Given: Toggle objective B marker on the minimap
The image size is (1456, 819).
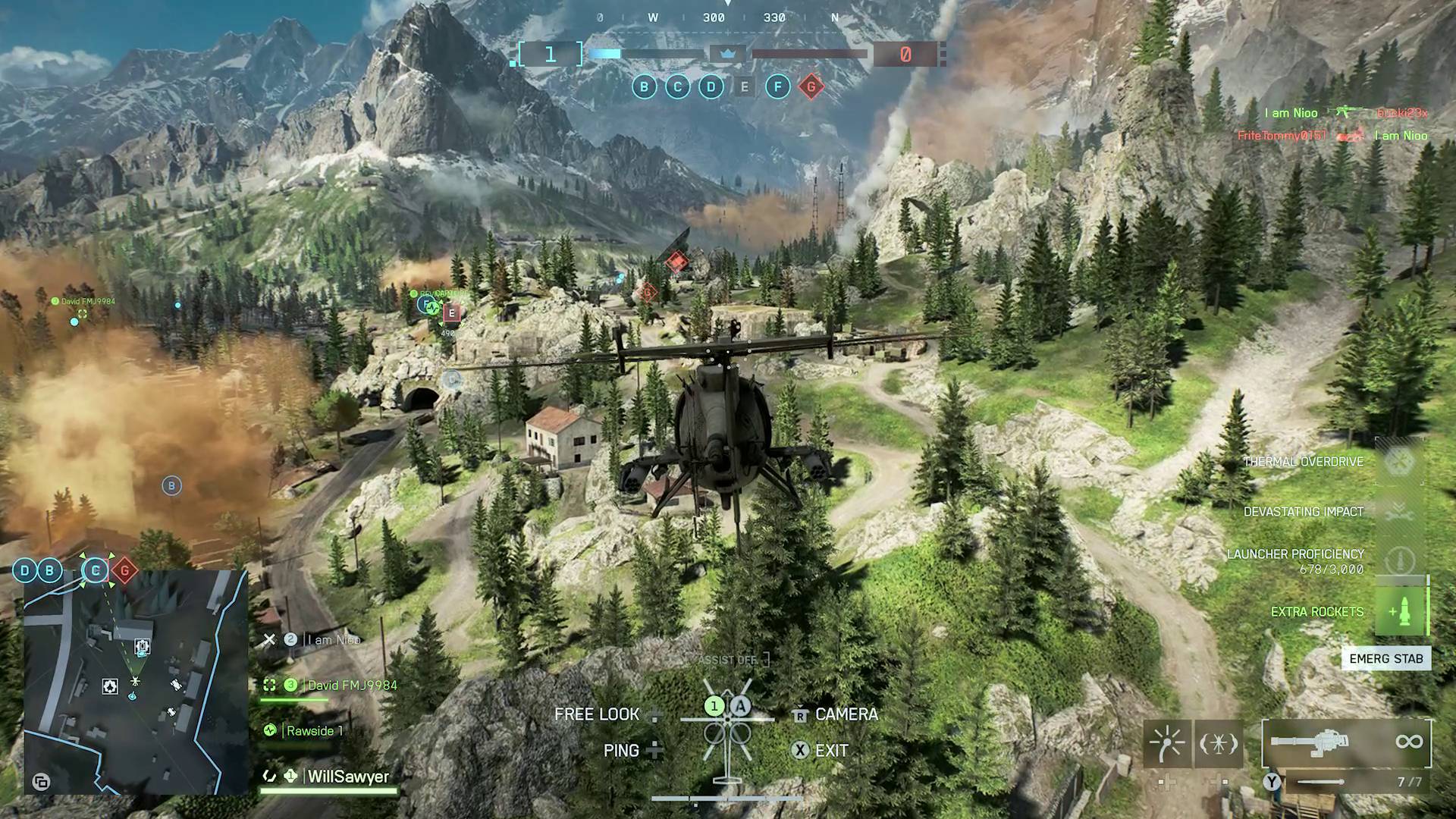Looking at the screenshot, I should pyautogui.click(x=50, y=570).
